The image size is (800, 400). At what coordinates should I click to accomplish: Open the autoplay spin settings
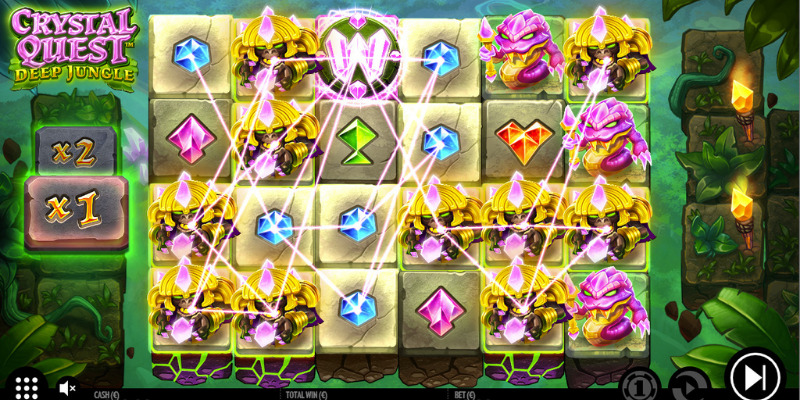687,385
